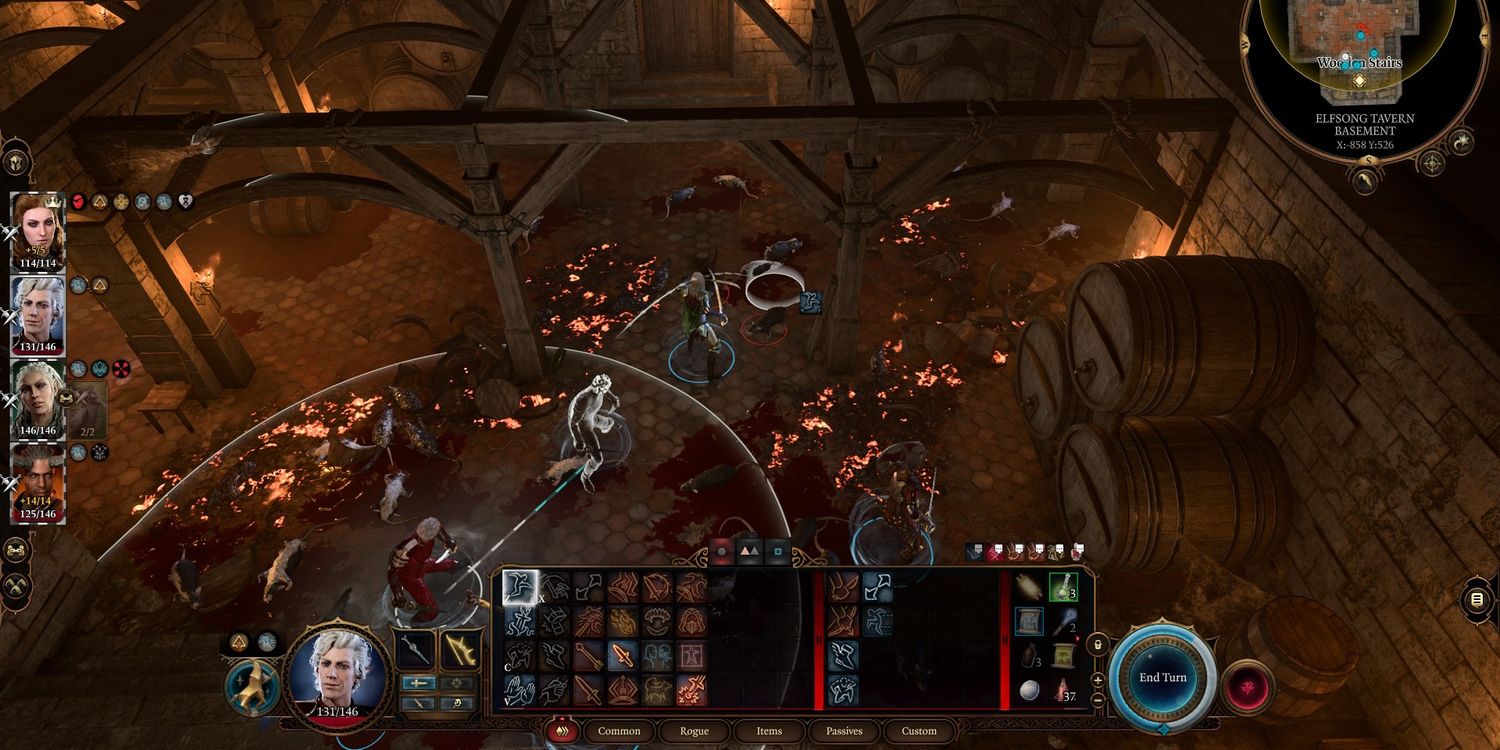
Task: Use the green-highlighted potion item
Action: coord(1062,587)
